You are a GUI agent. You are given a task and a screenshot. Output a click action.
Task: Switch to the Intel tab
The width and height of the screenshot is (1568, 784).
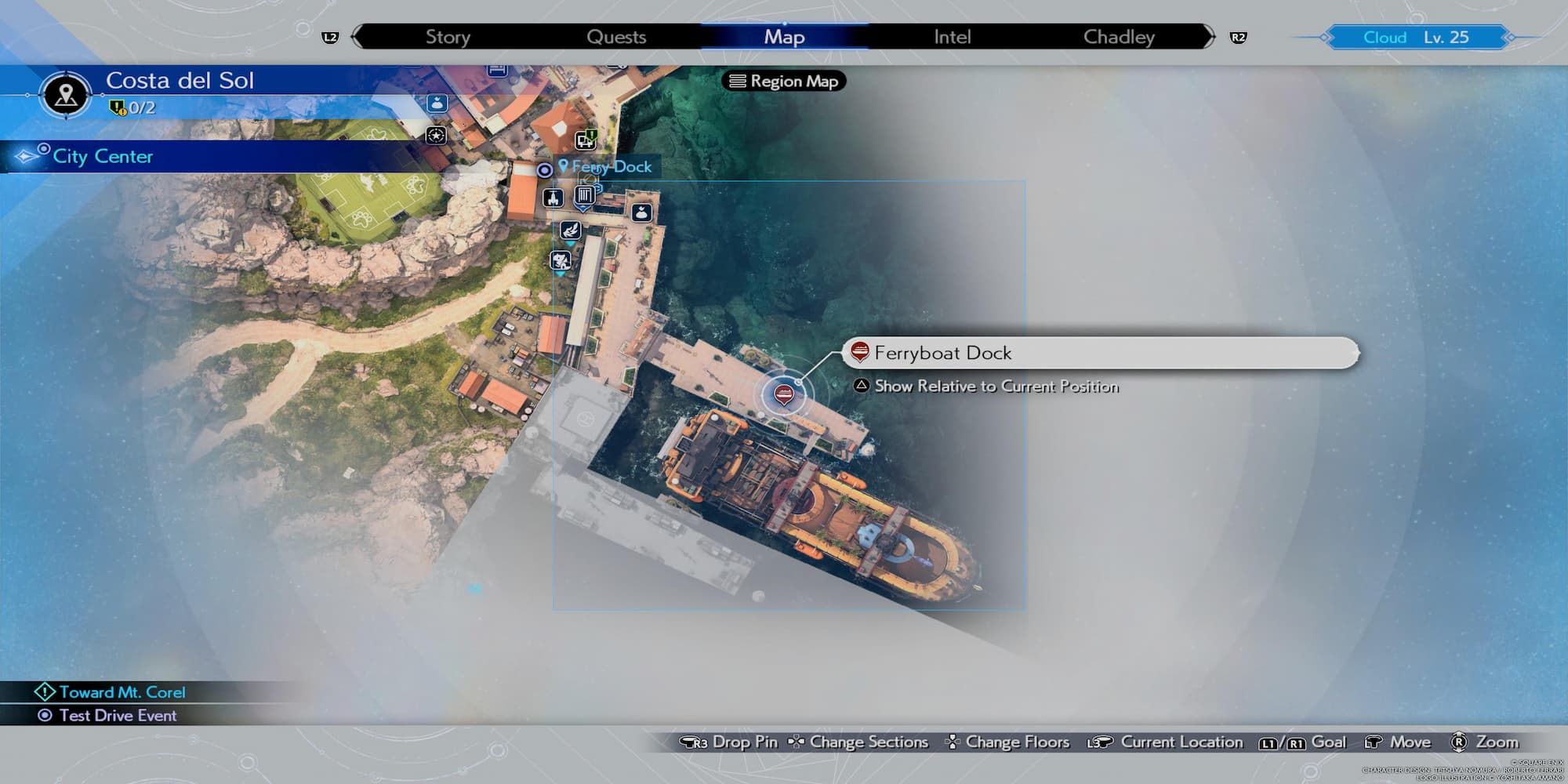tap(952, 37)
